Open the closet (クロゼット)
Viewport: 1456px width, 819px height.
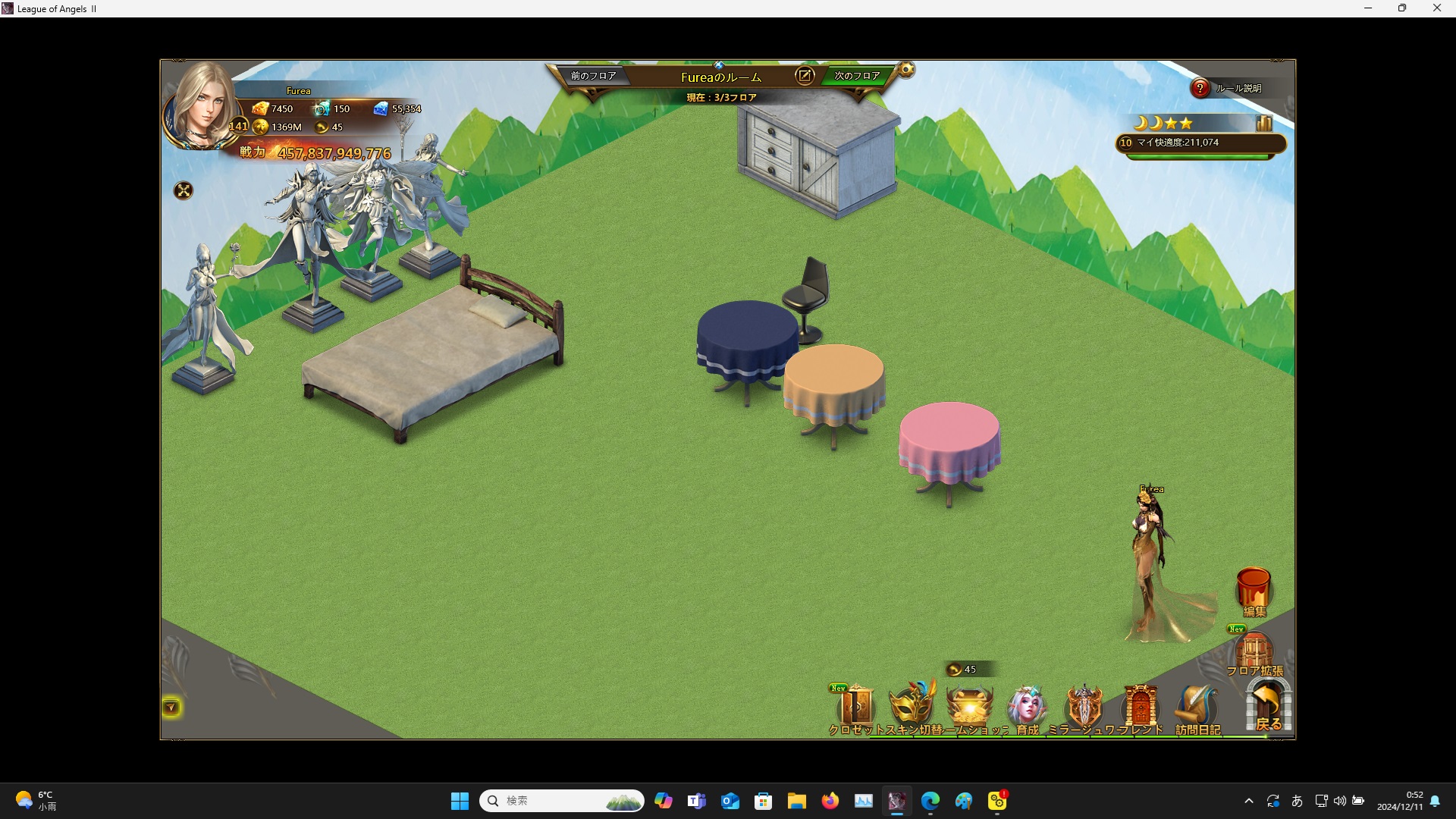point(857,708)
